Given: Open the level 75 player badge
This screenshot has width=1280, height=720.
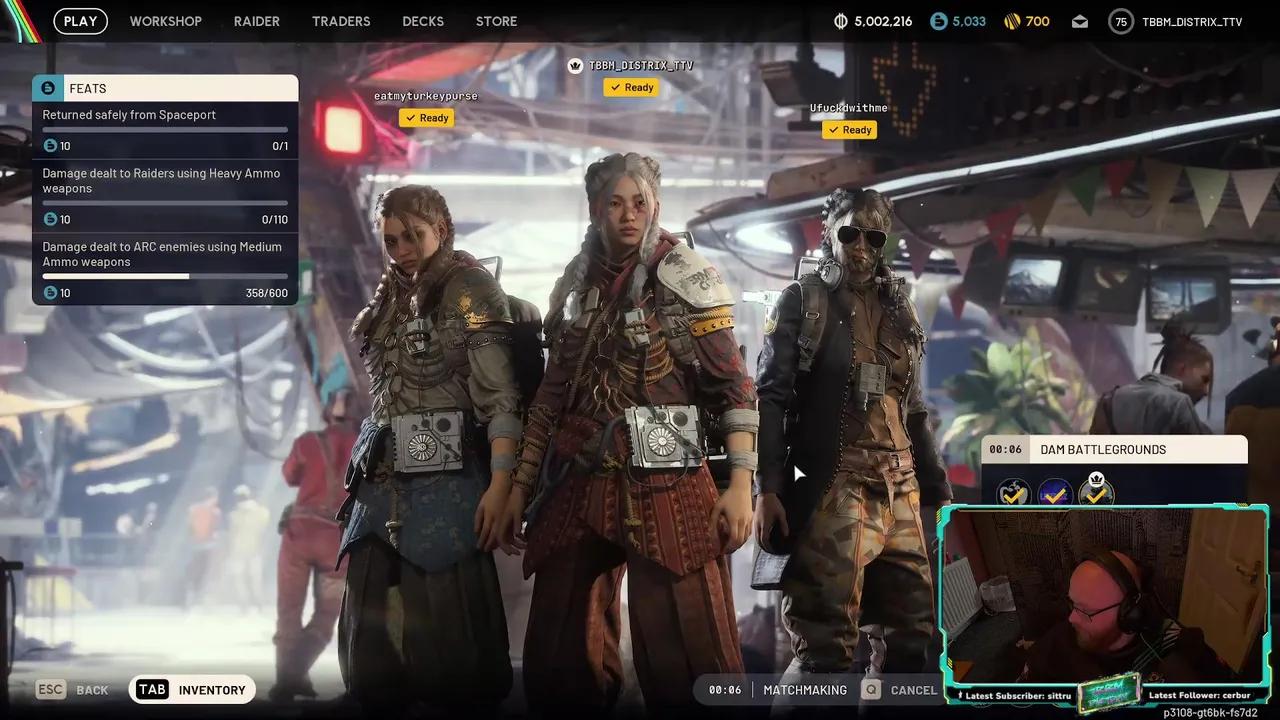Looking at the screenshot, I should (x=1120, y=20).
